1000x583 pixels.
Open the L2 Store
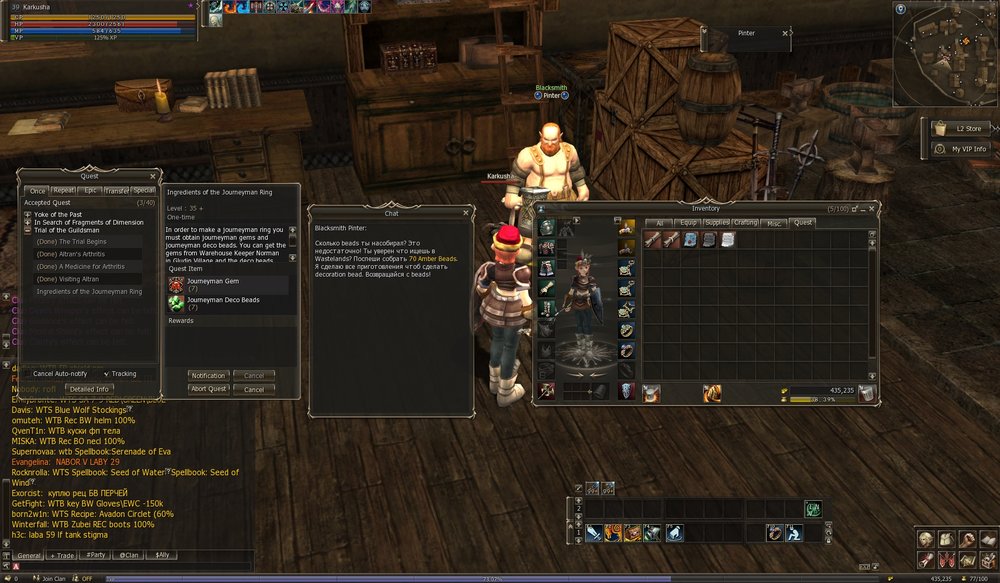pos(958,128)
